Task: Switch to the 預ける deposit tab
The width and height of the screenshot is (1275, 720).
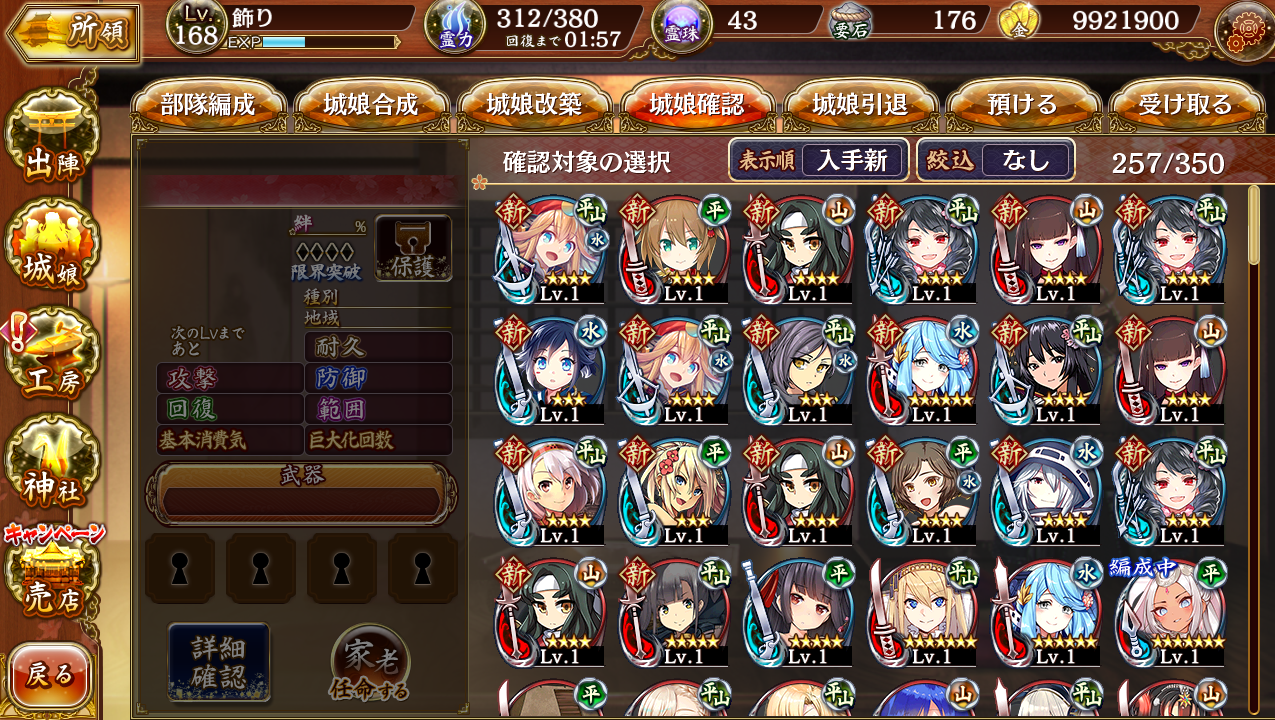Action: tap(1023, 105)
